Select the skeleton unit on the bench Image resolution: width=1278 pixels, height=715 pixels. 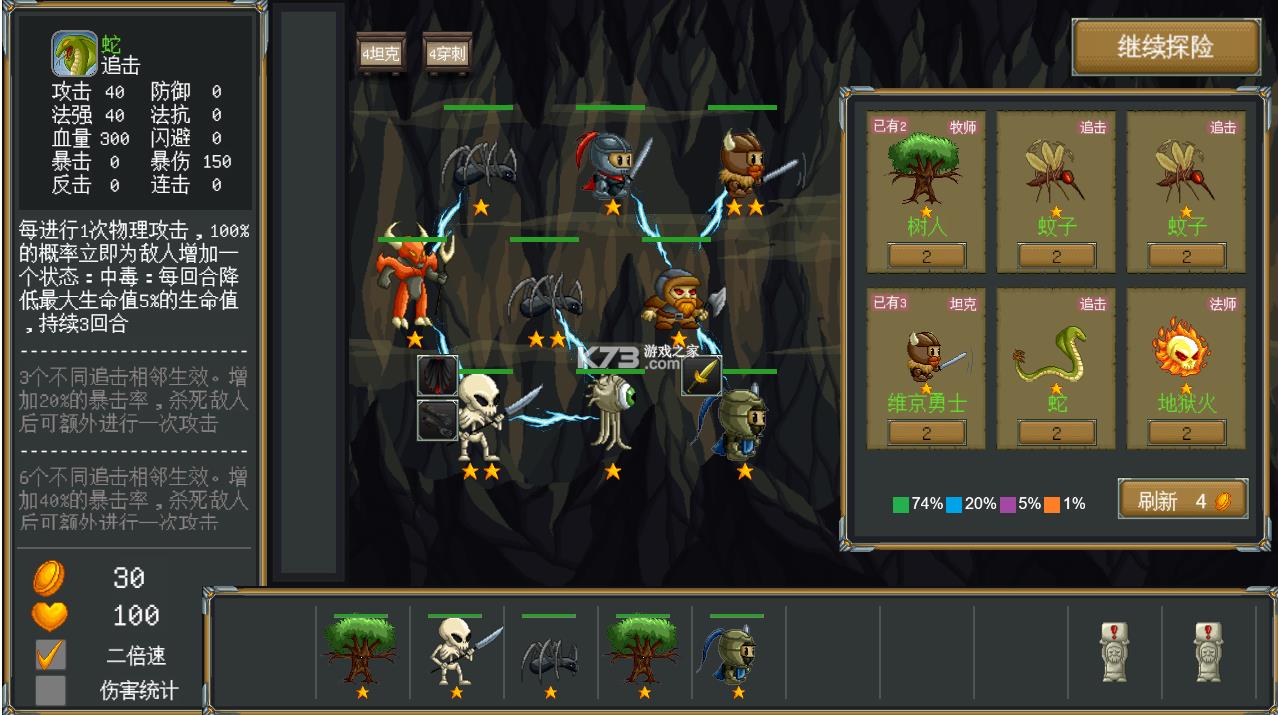456,655
